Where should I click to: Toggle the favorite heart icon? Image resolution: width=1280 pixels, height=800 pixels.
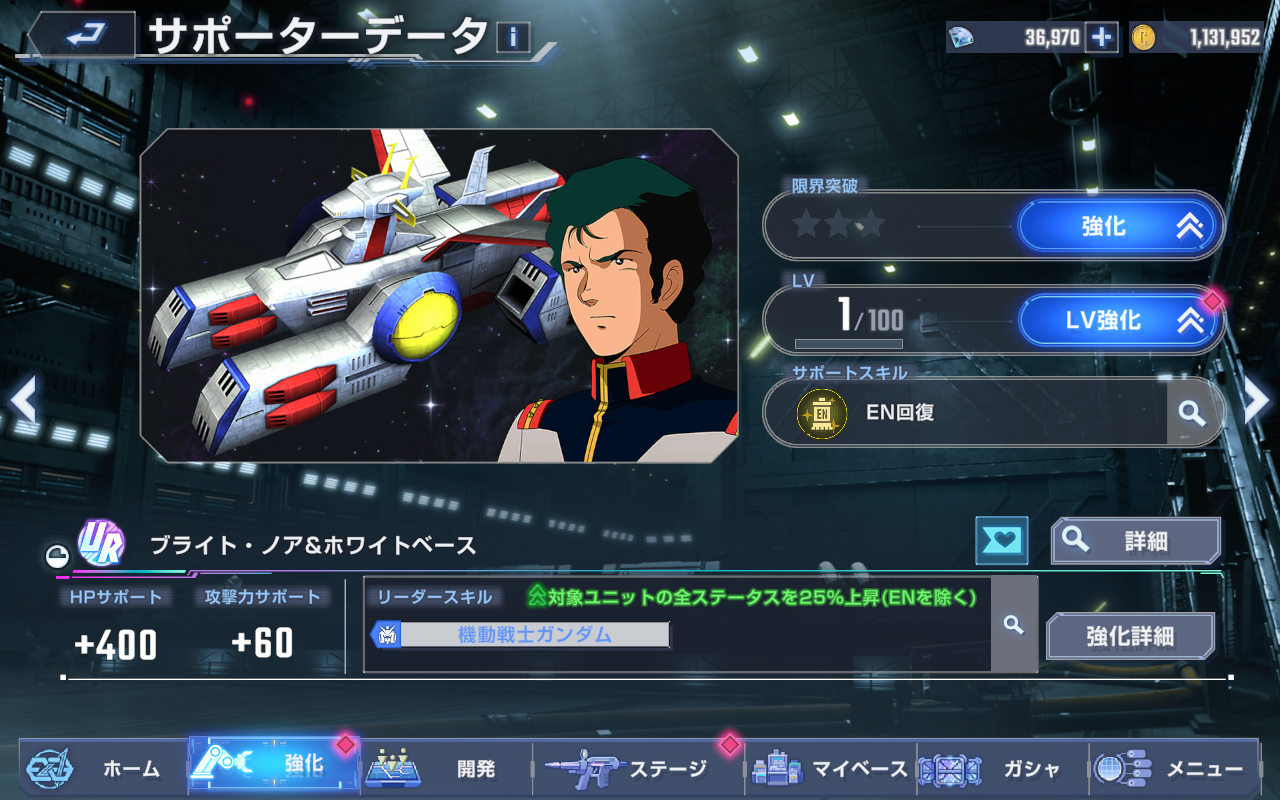click(1001, 541)
